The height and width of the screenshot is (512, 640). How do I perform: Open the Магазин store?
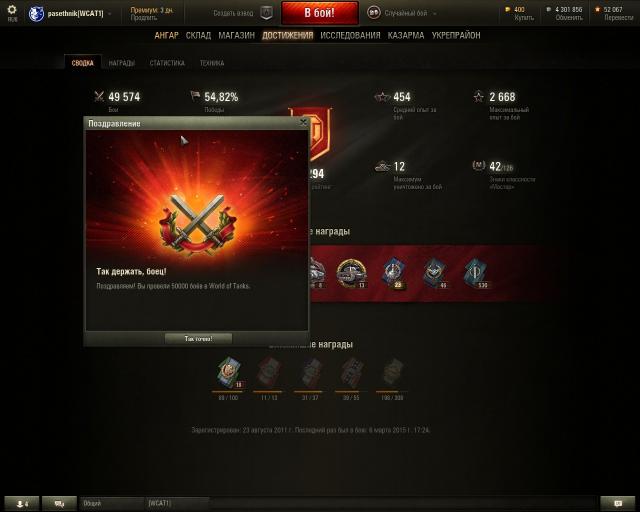pyautogui.click(x=236, y=35)
